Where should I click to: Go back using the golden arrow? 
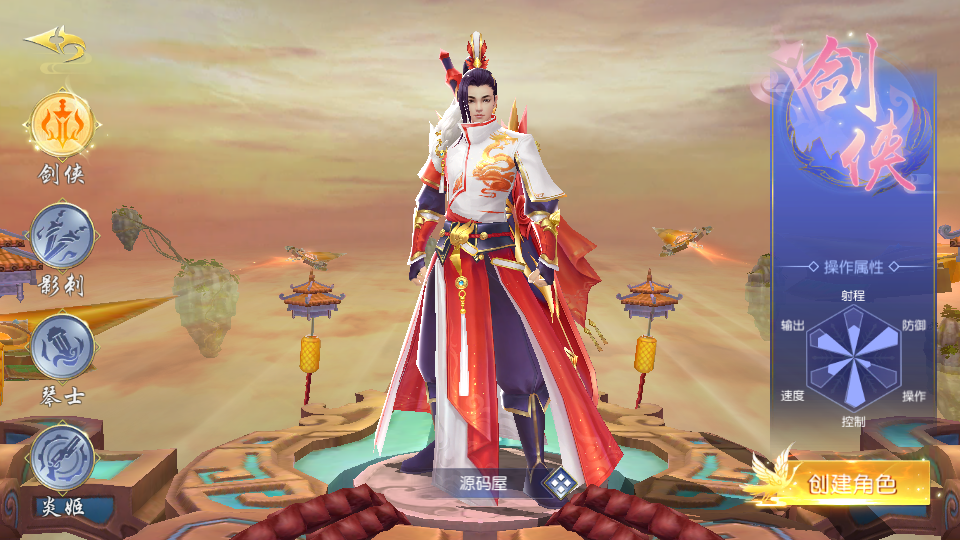(55, 43)
